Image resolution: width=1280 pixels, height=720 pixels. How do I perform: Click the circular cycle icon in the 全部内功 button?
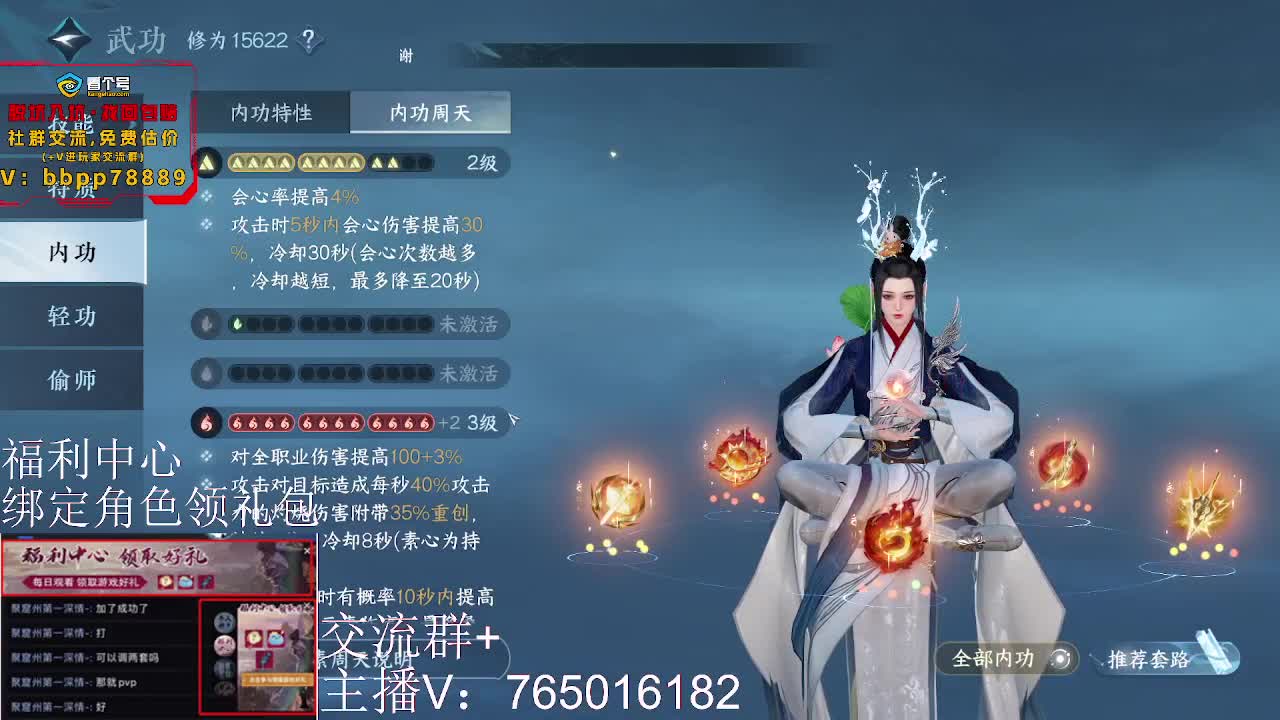[x=1060, y=659]
